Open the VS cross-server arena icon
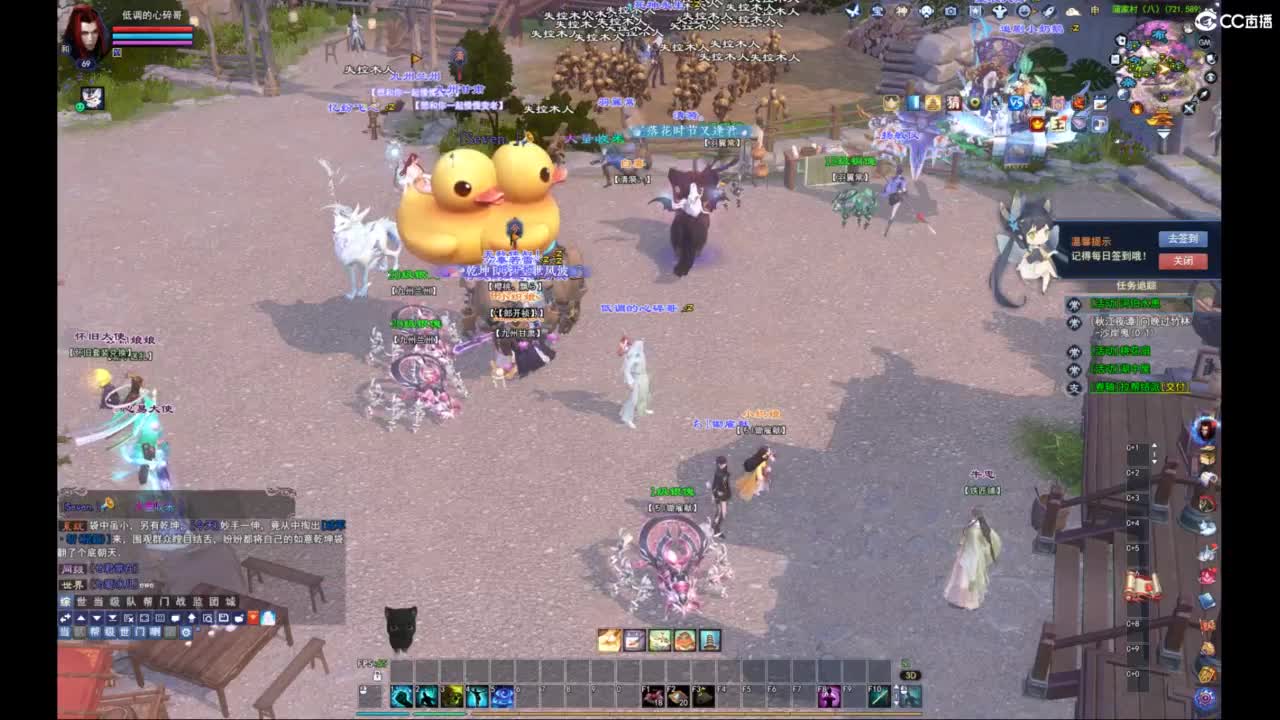 pyautogui.click(x=1016, y=102)
